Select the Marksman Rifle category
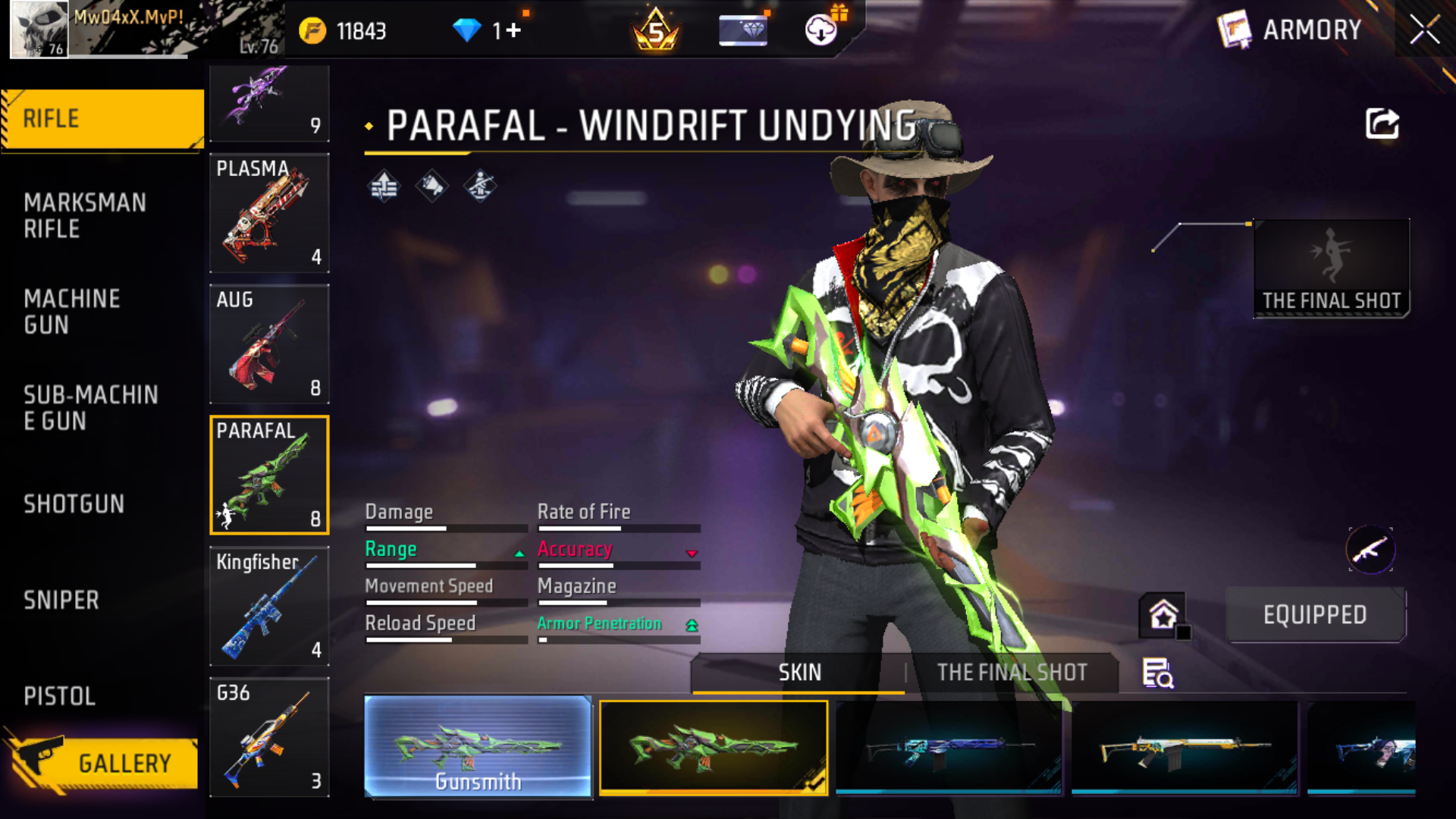Screen dimensions: 1456x819 tap(85, 215)
